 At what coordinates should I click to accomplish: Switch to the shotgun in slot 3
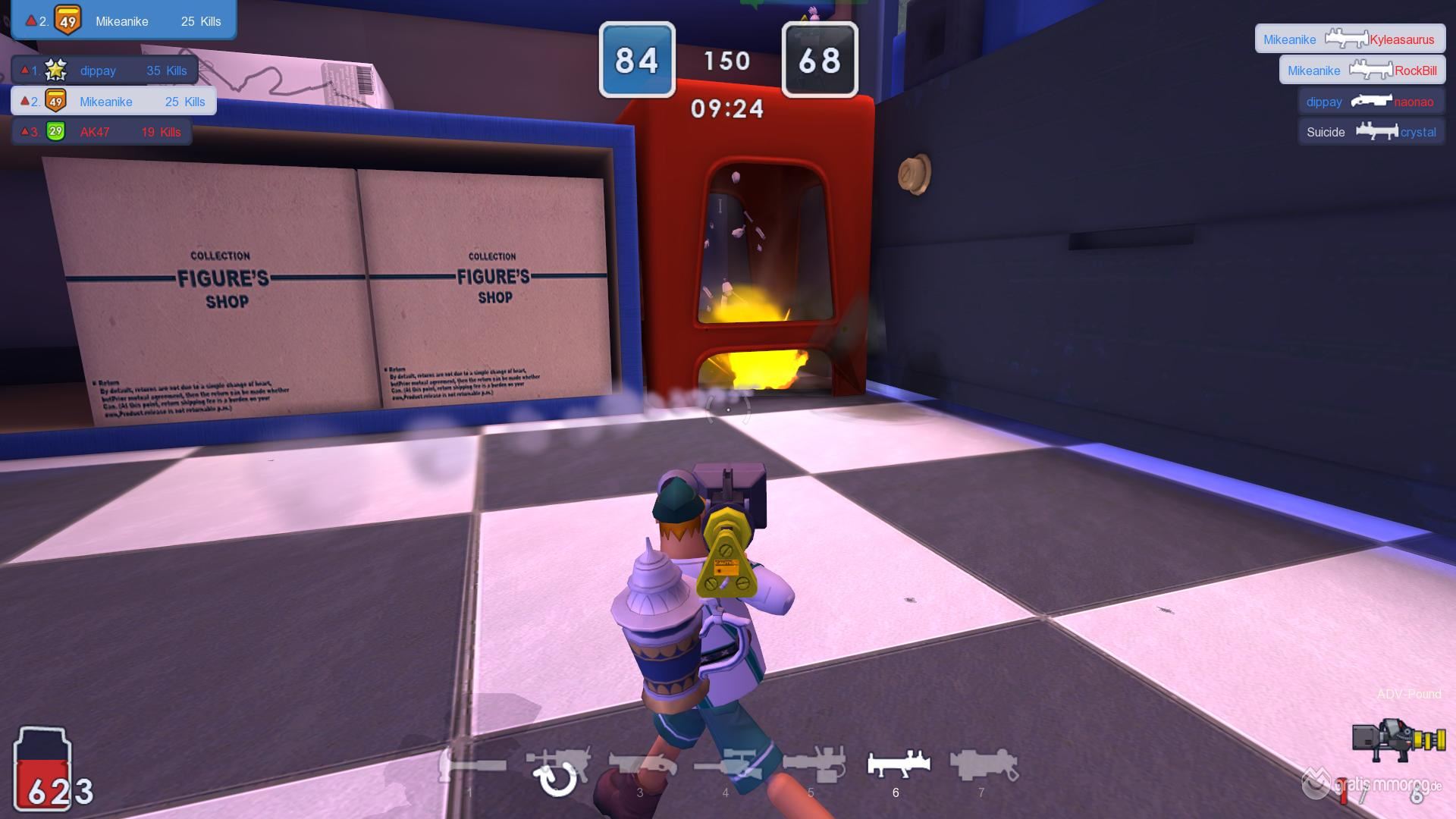coord(642,766)
